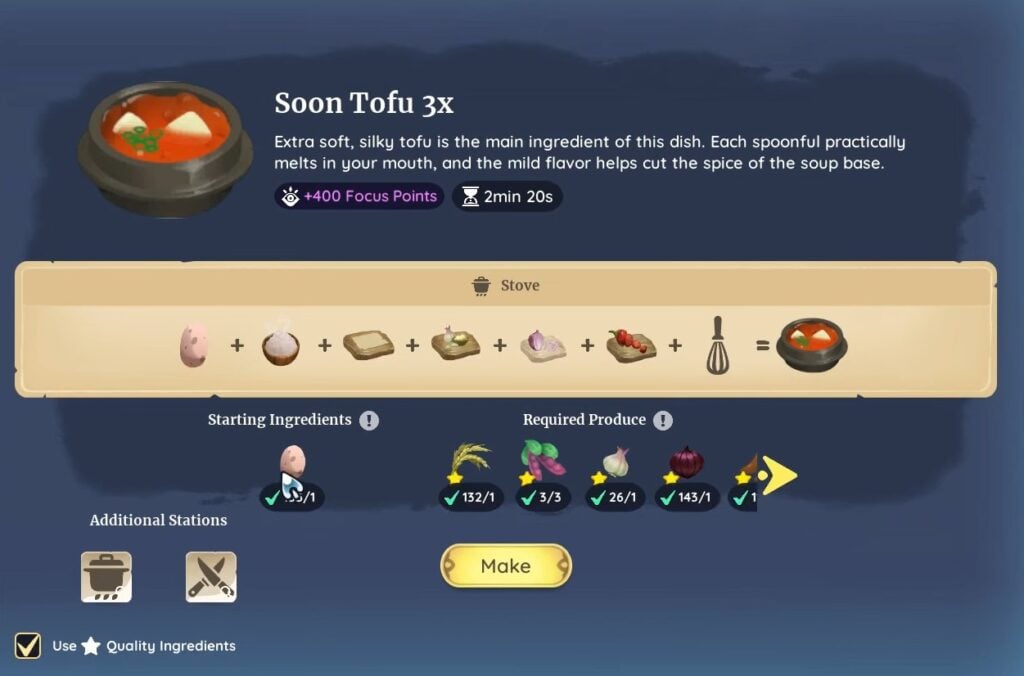Image resolution: width=1024 pixels, height=676 pixels.
Task: Select the cooking pot station icon
Action: 106,577
